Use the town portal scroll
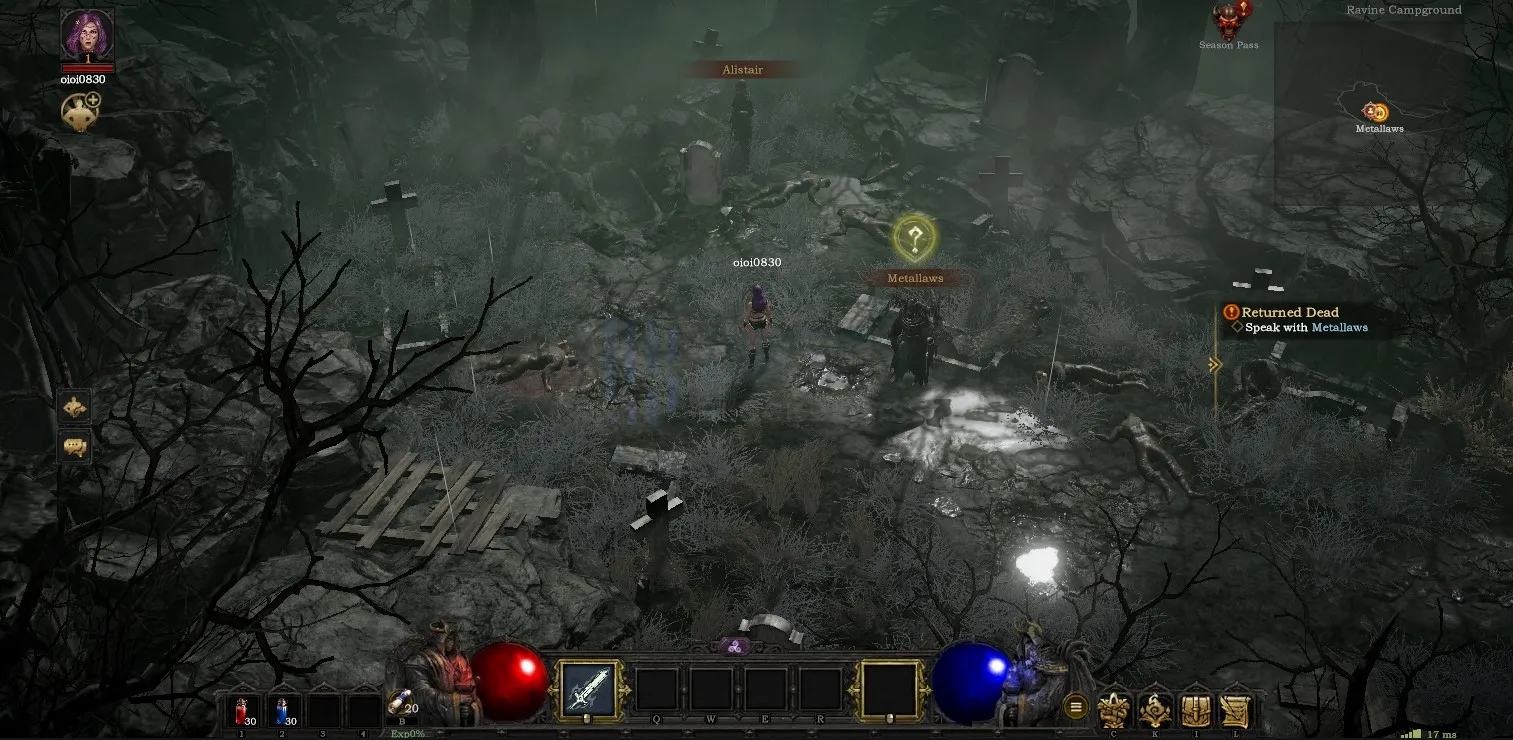The height and width of the screenshot is (740, 1513). [401, 706]
